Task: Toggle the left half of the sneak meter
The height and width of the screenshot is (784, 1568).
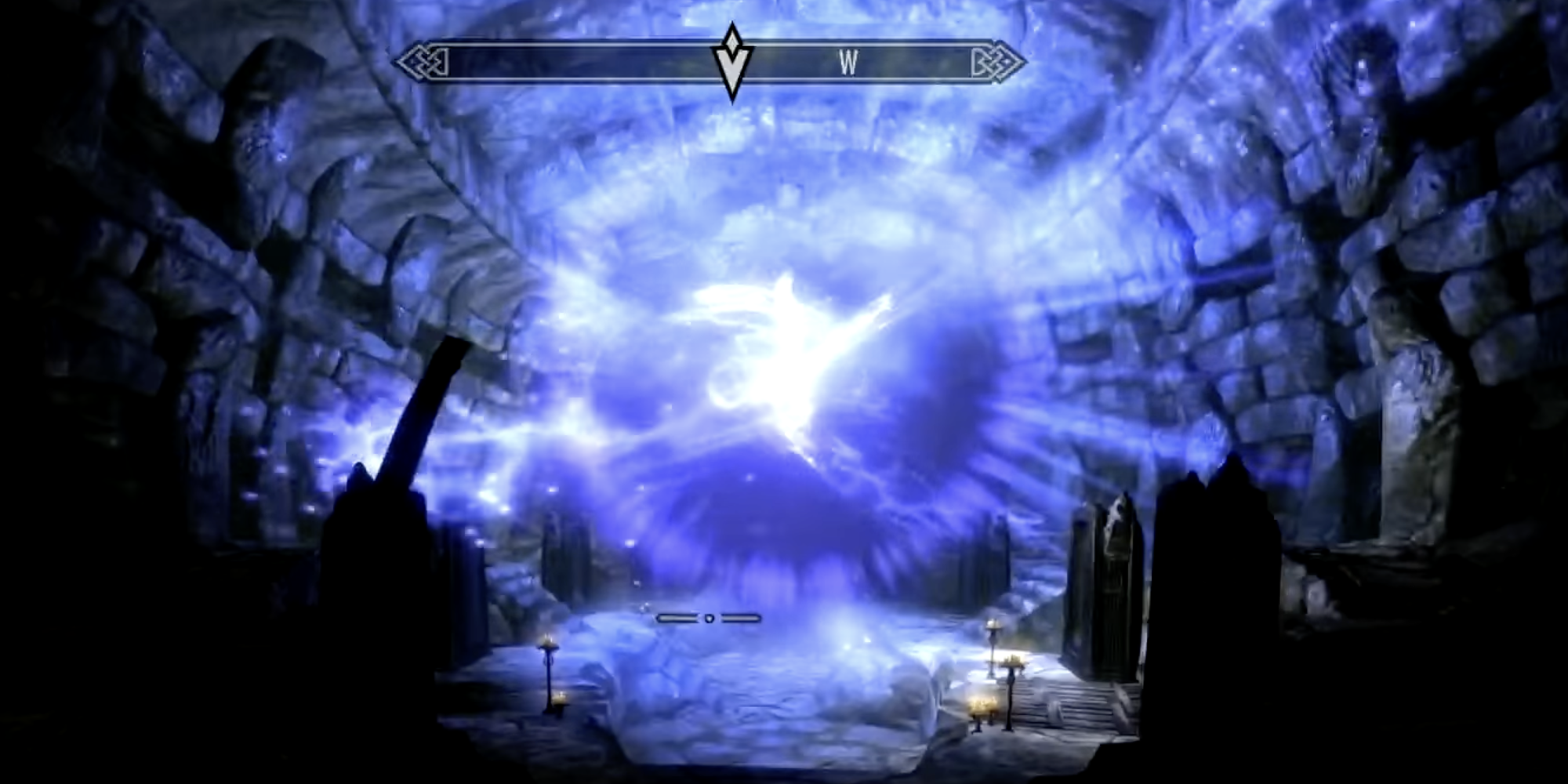Action: pyautogui.click(x=676, y=618)
